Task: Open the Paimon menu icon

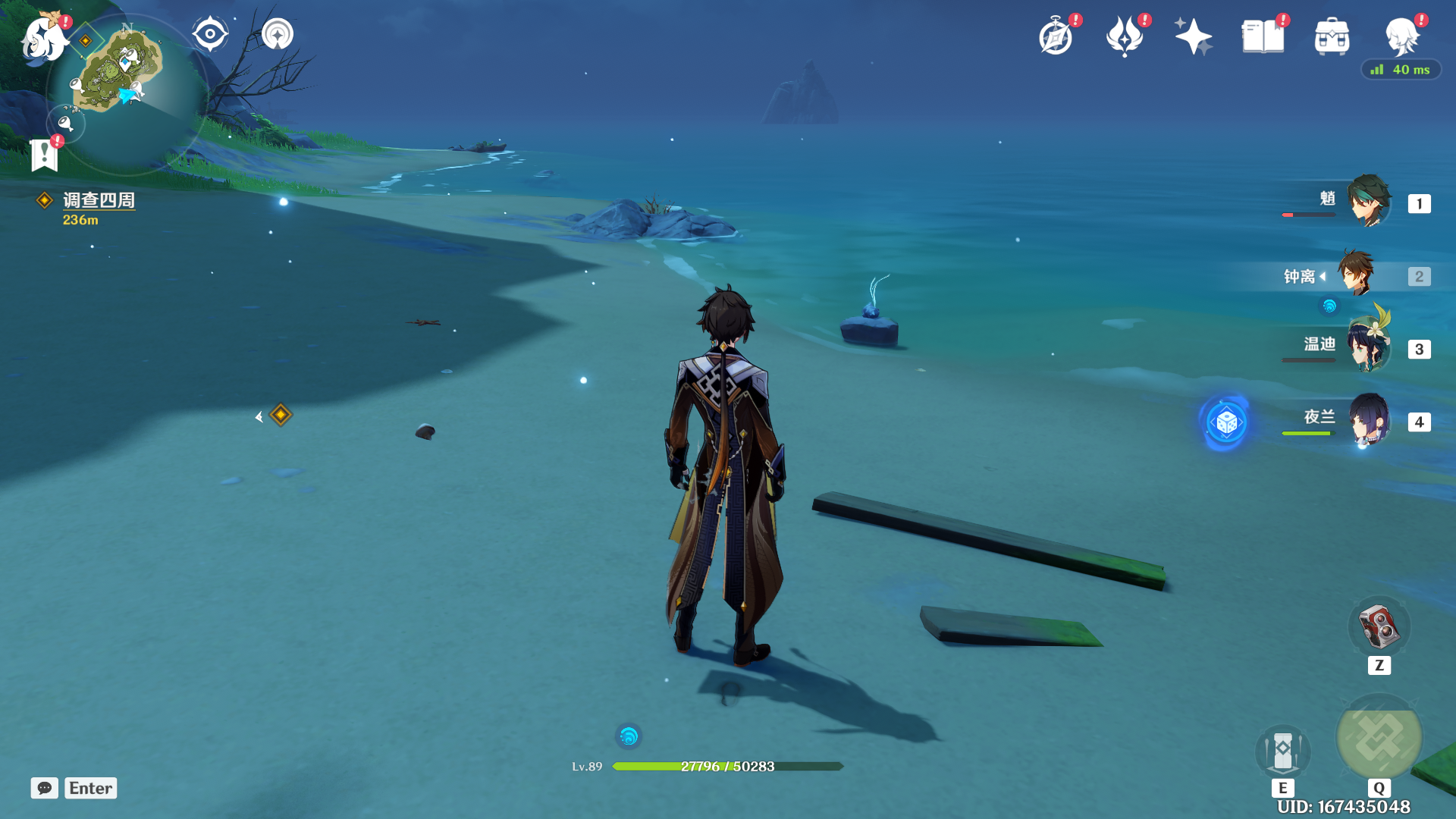Action: [x=42, y=38]
